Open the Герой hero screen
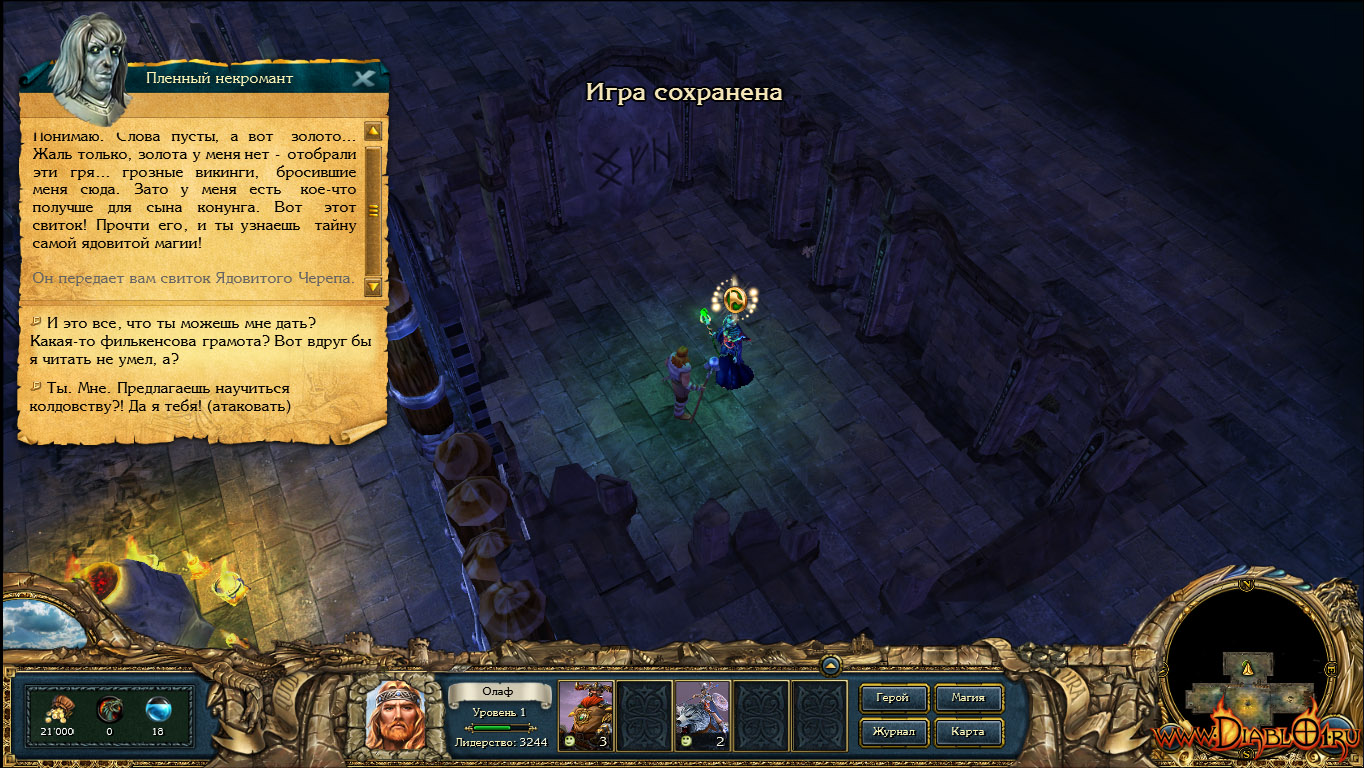Viewport: 1364px width, 768px height. coord(892,697)
